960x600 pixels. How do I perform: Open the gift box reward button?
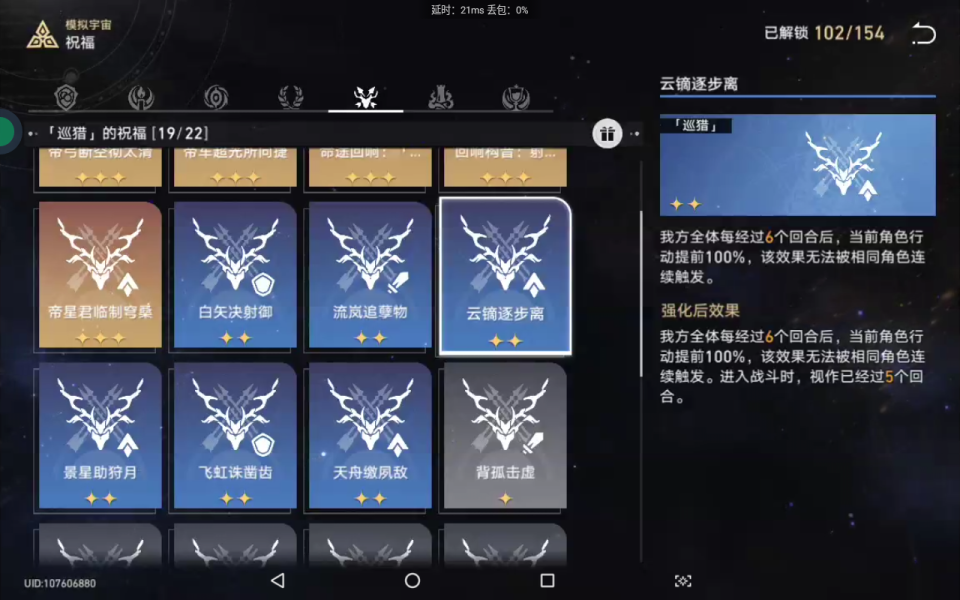pos(607,133)
